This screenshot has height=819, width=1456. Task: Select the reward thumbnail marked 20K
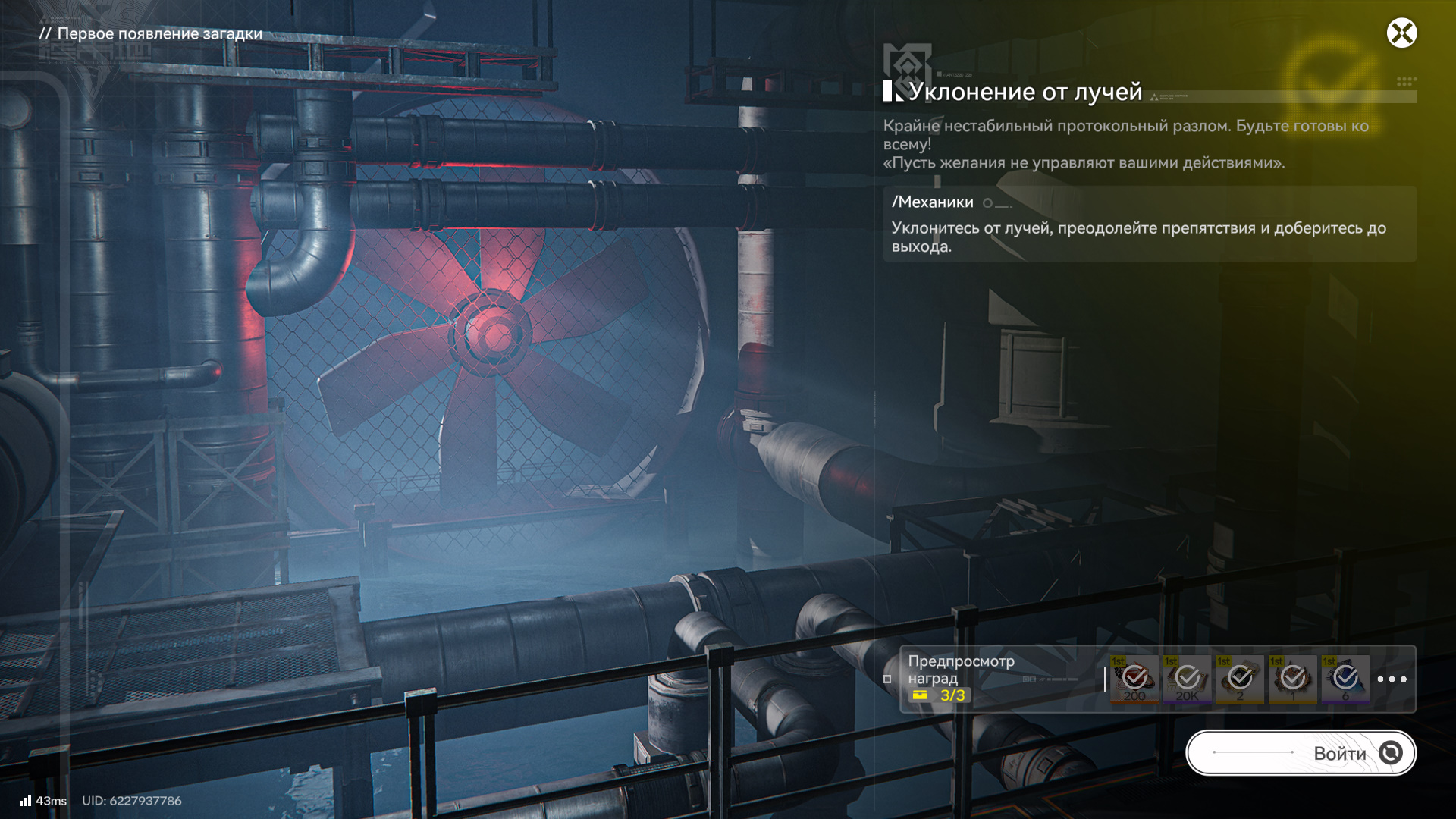(x=1187, y=679)
